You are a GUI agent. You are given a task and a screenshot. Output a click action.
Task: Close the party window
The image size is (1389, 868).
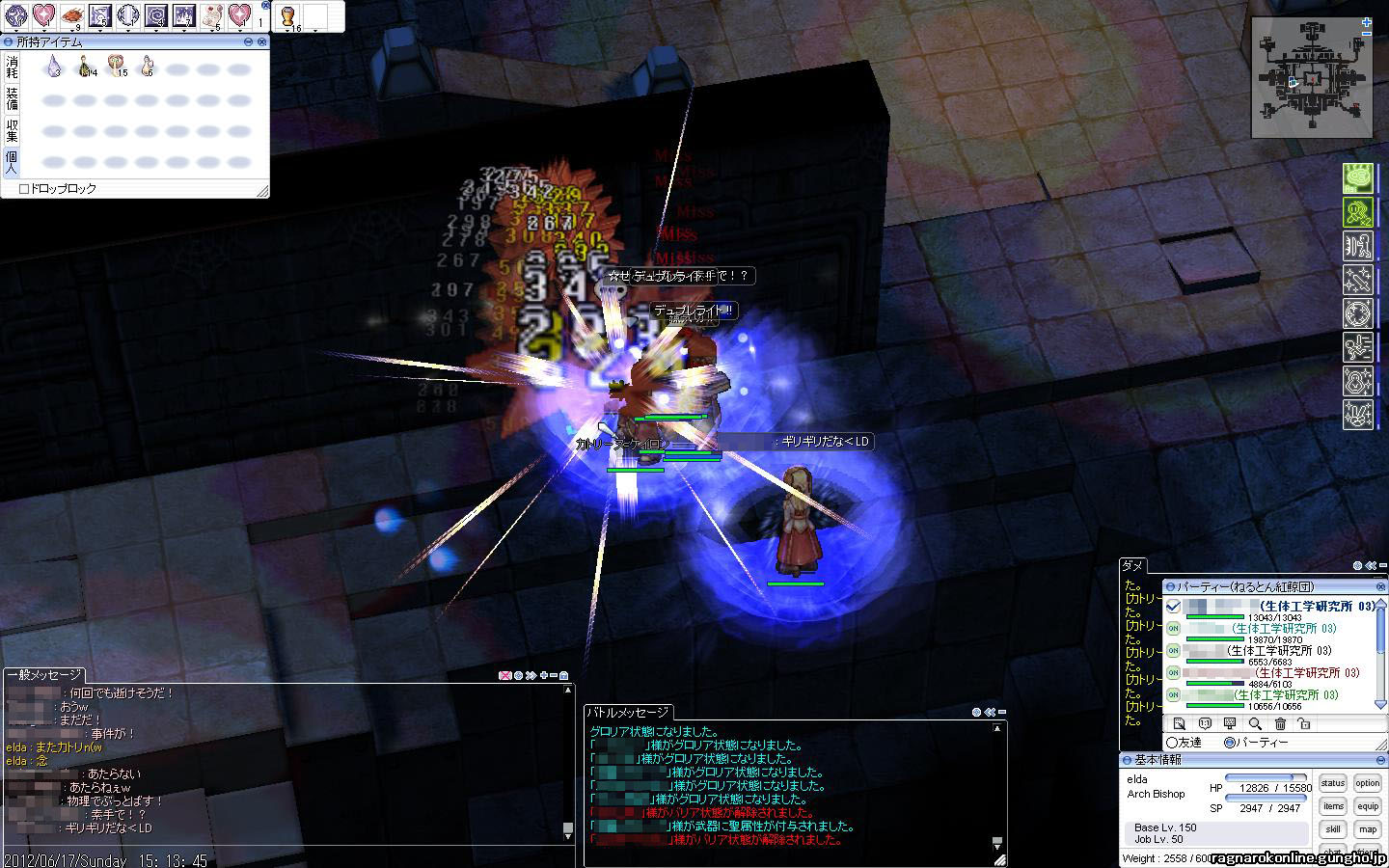click(x=1381, y=585)
